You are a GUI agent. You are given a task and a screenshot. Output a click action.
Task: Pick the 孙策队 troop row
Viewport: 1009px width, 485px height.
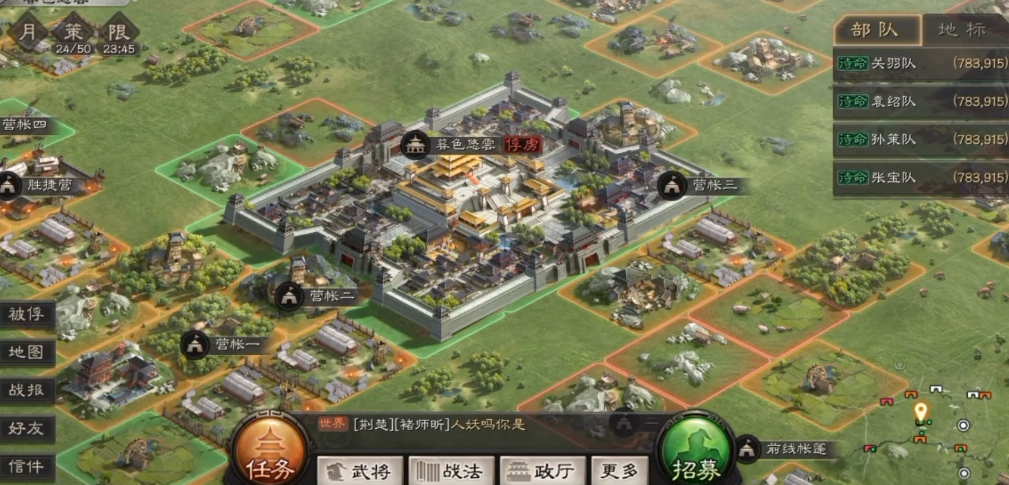(x=920, y=139)
